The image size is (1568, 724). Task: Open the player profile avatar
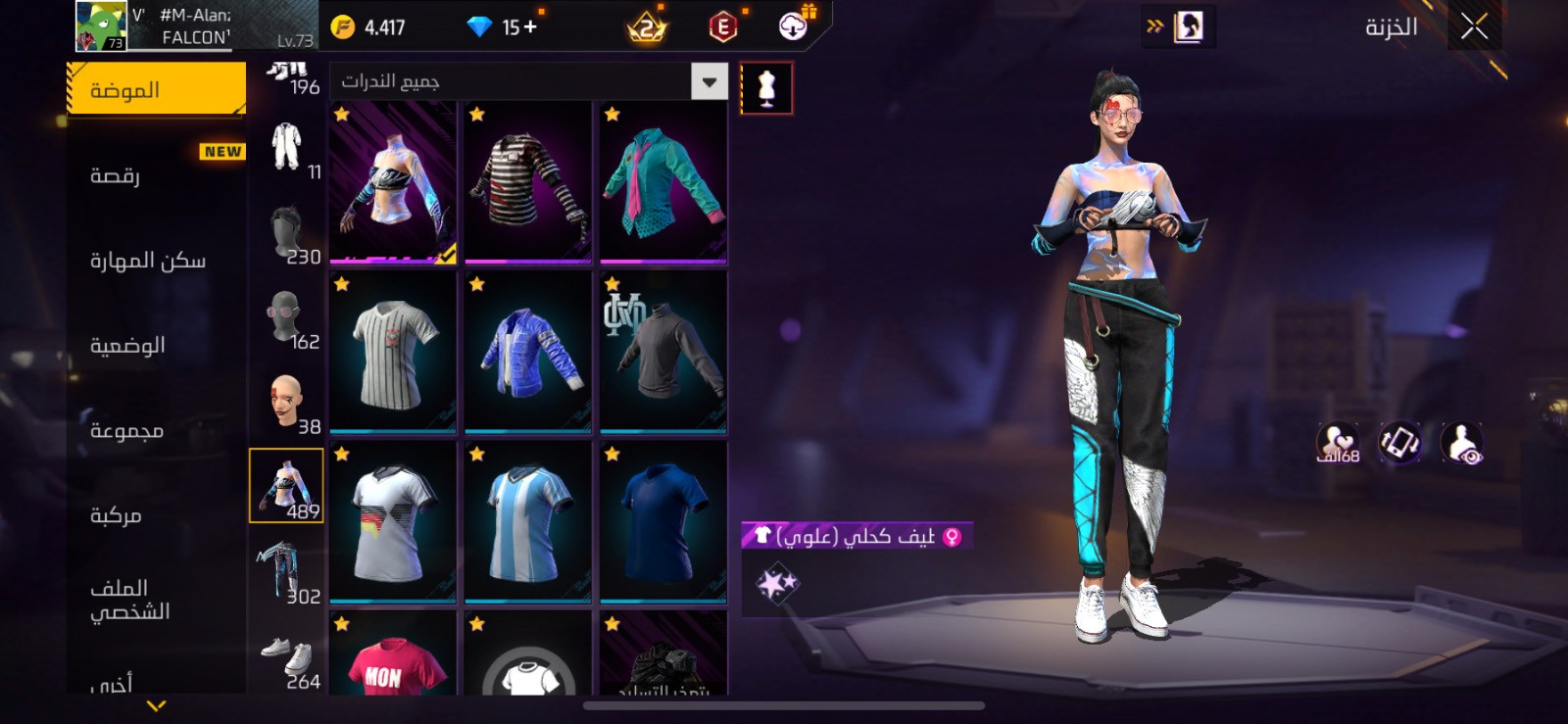[102, 26]
